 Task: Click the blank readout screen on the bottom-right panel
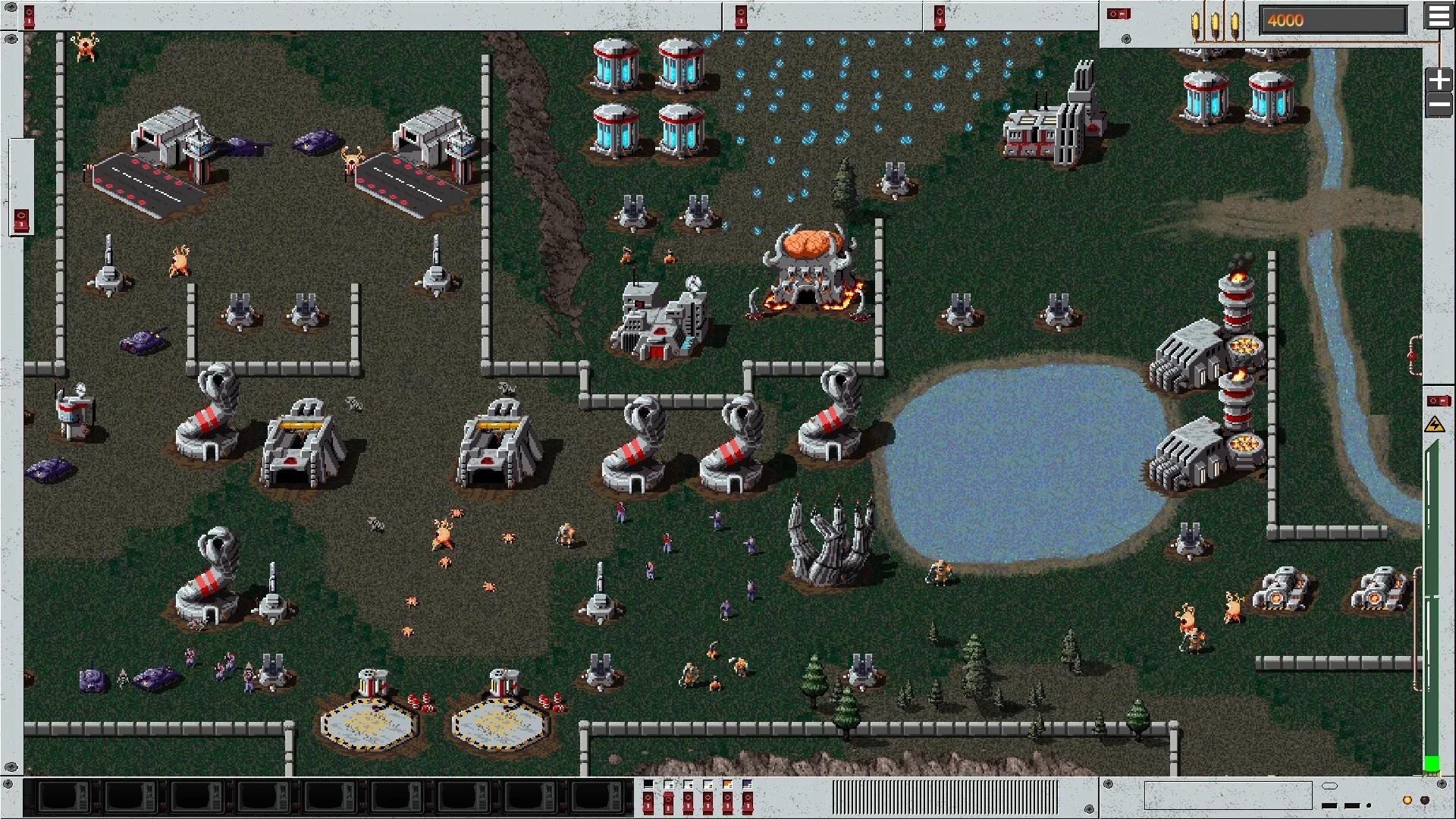coord(1228,795)
